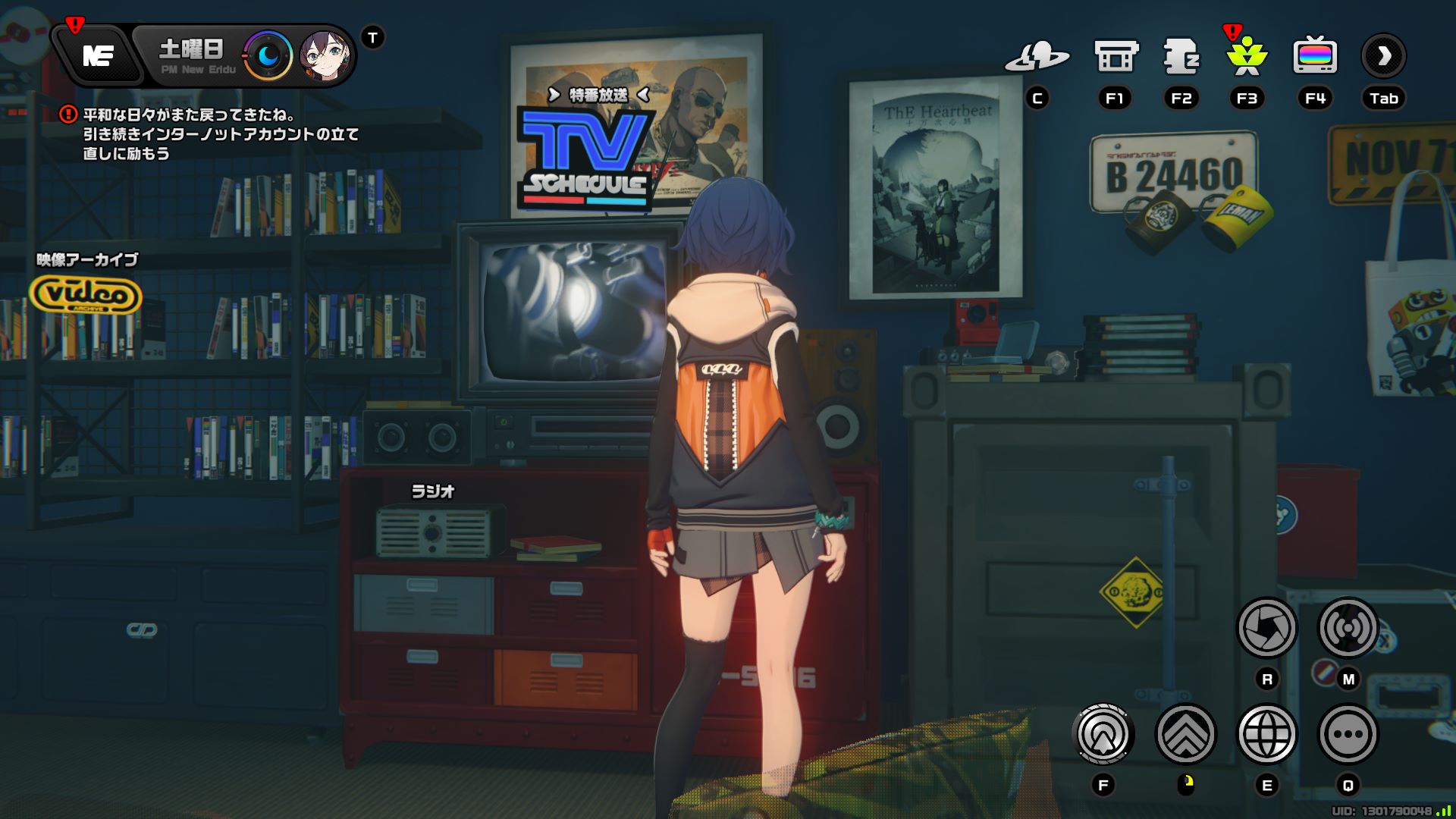
Task: Click the red exclamation notification badge
Action: (x=74, y=24)
